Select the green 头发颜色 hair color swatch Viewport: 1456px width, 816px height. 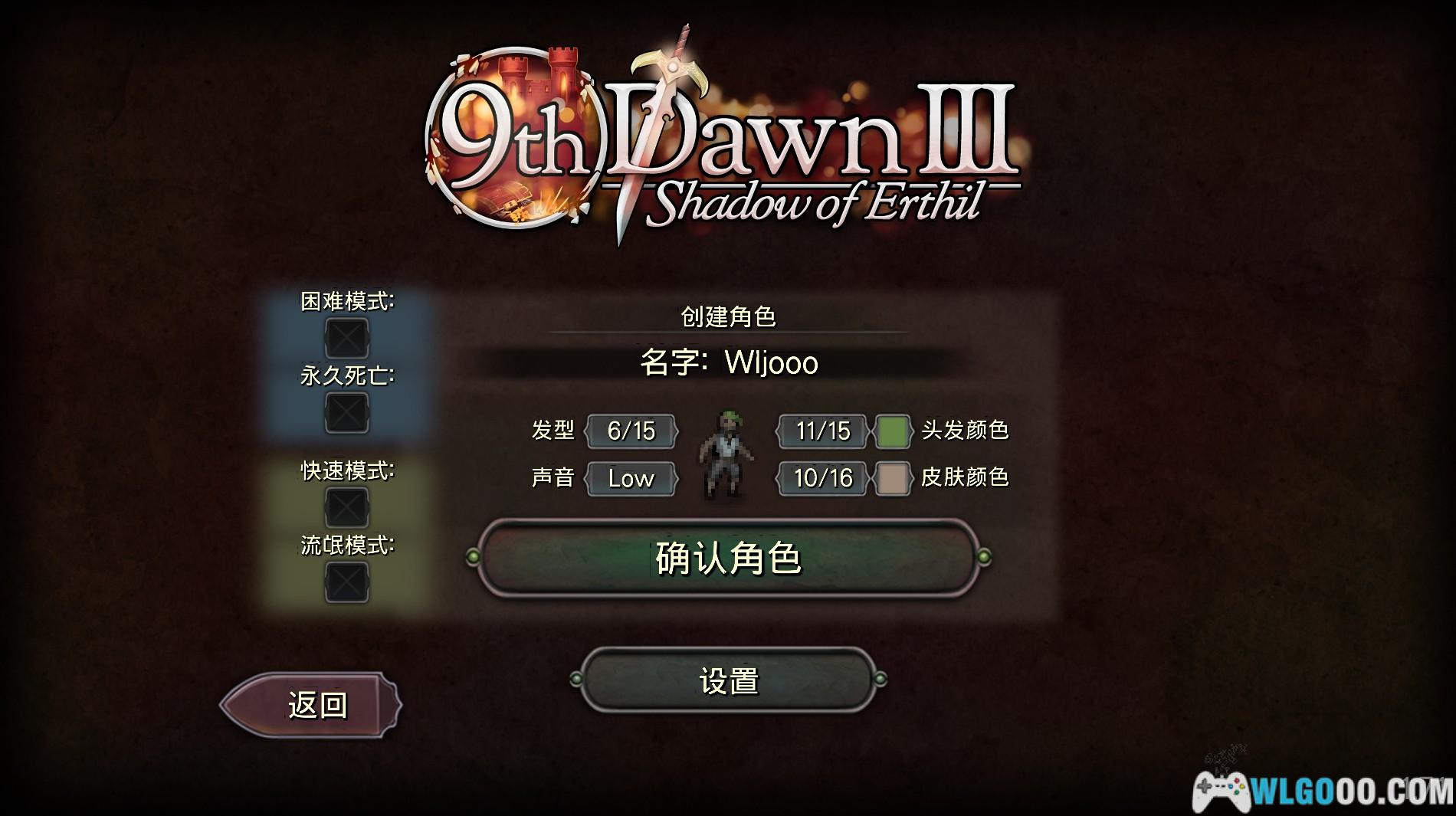(x=894, y=431)
